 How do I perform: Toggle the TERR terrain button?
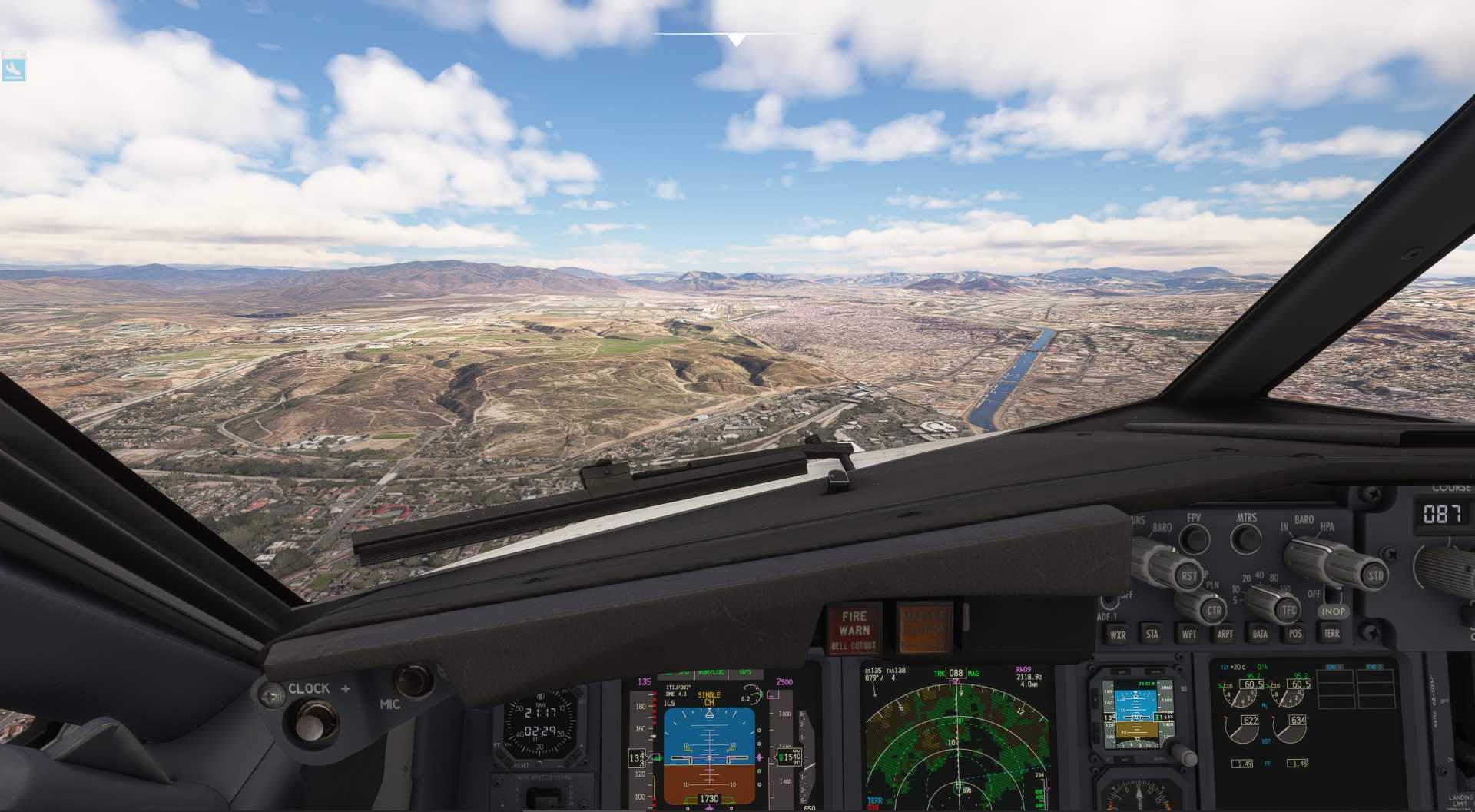pyautogui.click(x=1331, y=633)
